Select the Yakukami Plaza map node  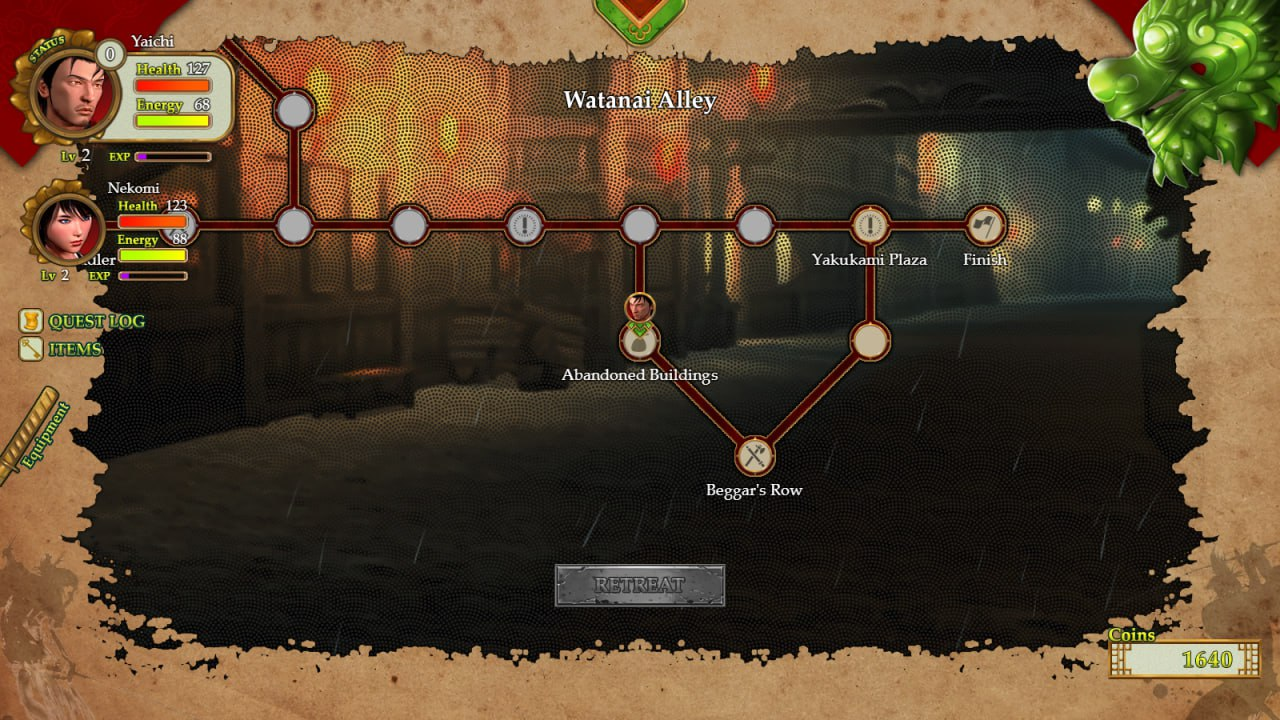click(x=870, y=226)
